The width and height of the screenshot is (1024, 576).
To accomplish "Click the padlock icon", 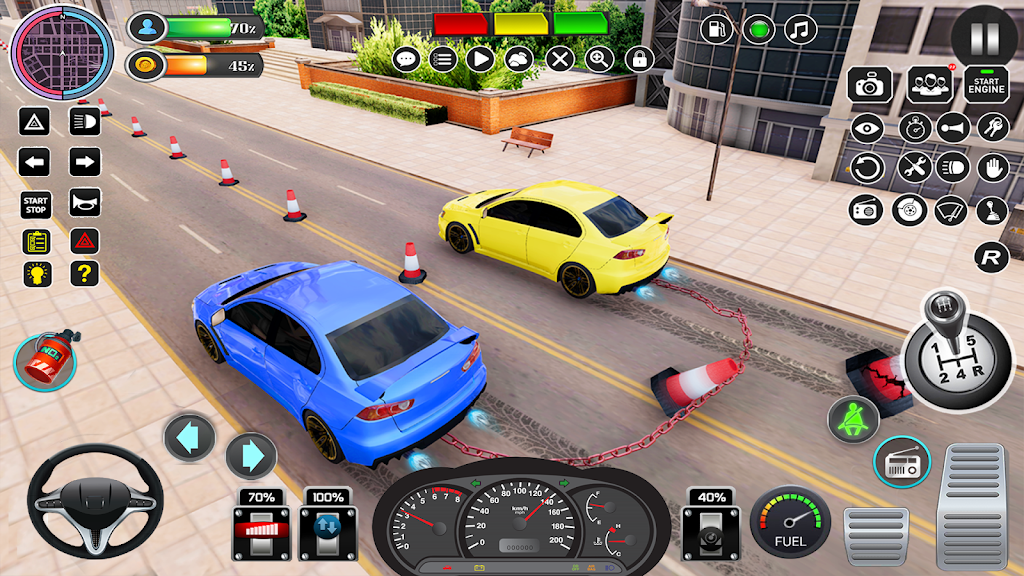I will (x=639, y=59).
